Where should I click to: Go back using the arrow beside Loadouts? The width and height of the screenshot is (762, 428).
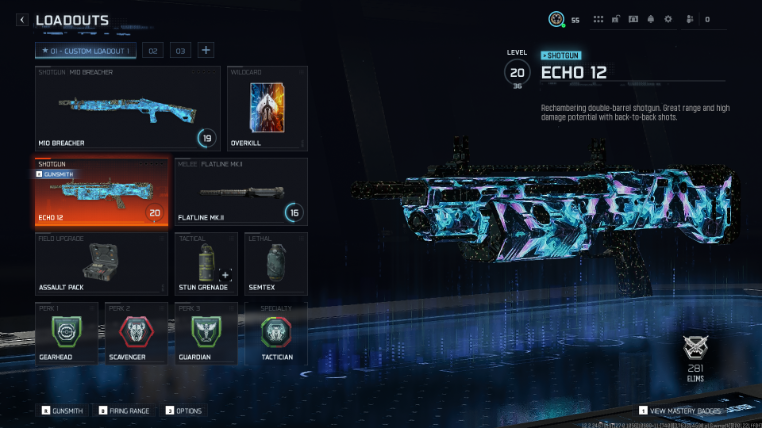pos(22,19)
